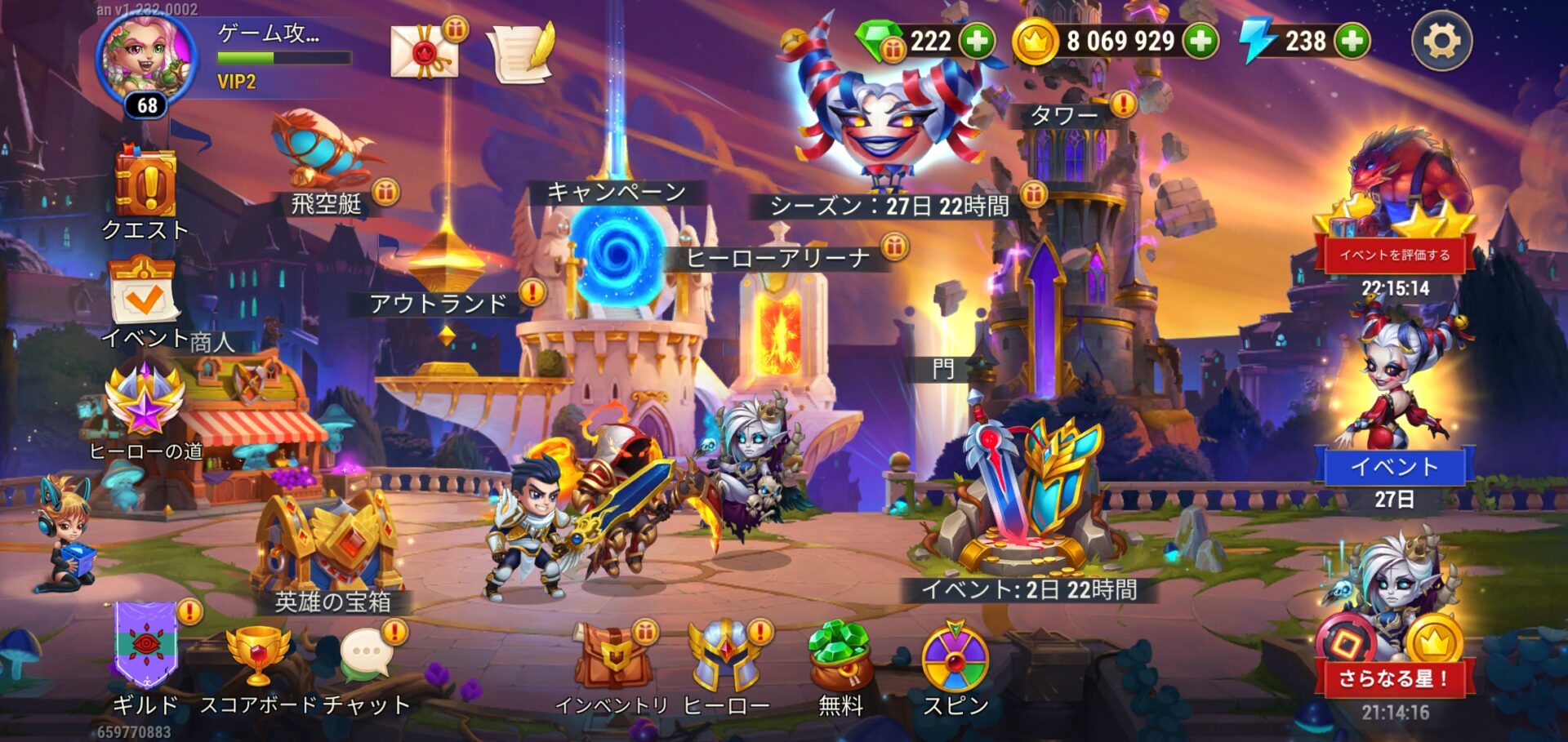Open the scroll and quill news

(x=521, y=51)
